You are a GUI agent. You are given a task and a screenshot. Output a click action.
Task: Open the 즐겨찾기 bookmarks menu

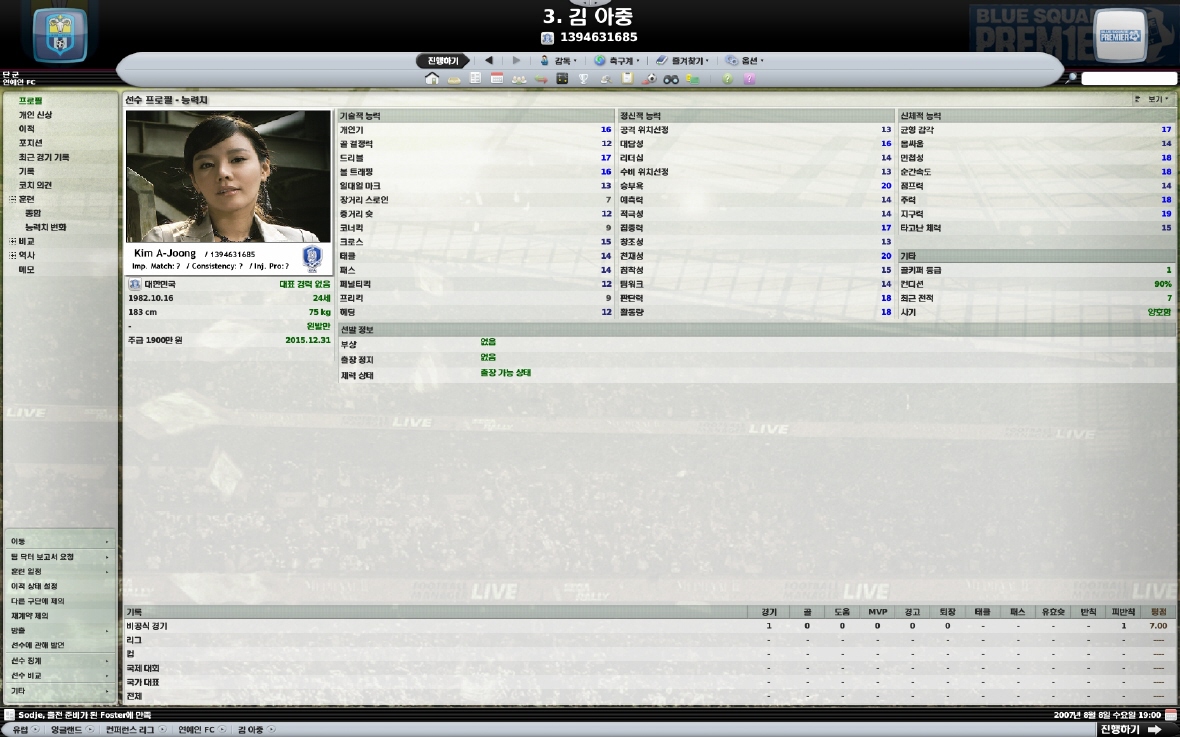682,61
